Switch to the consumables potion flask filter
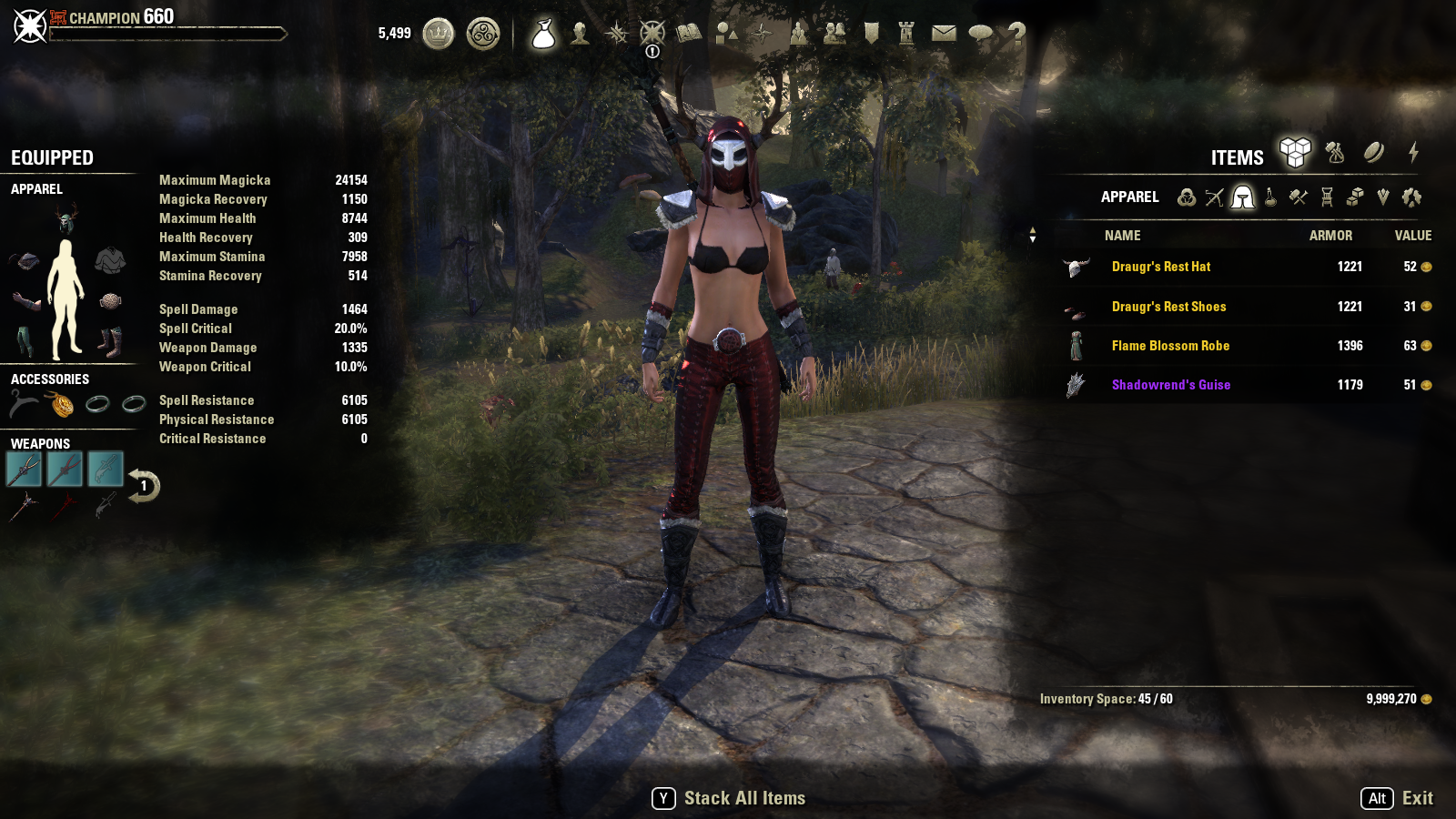Viewport: 1456px width, 819px height. coord(1270,197)
